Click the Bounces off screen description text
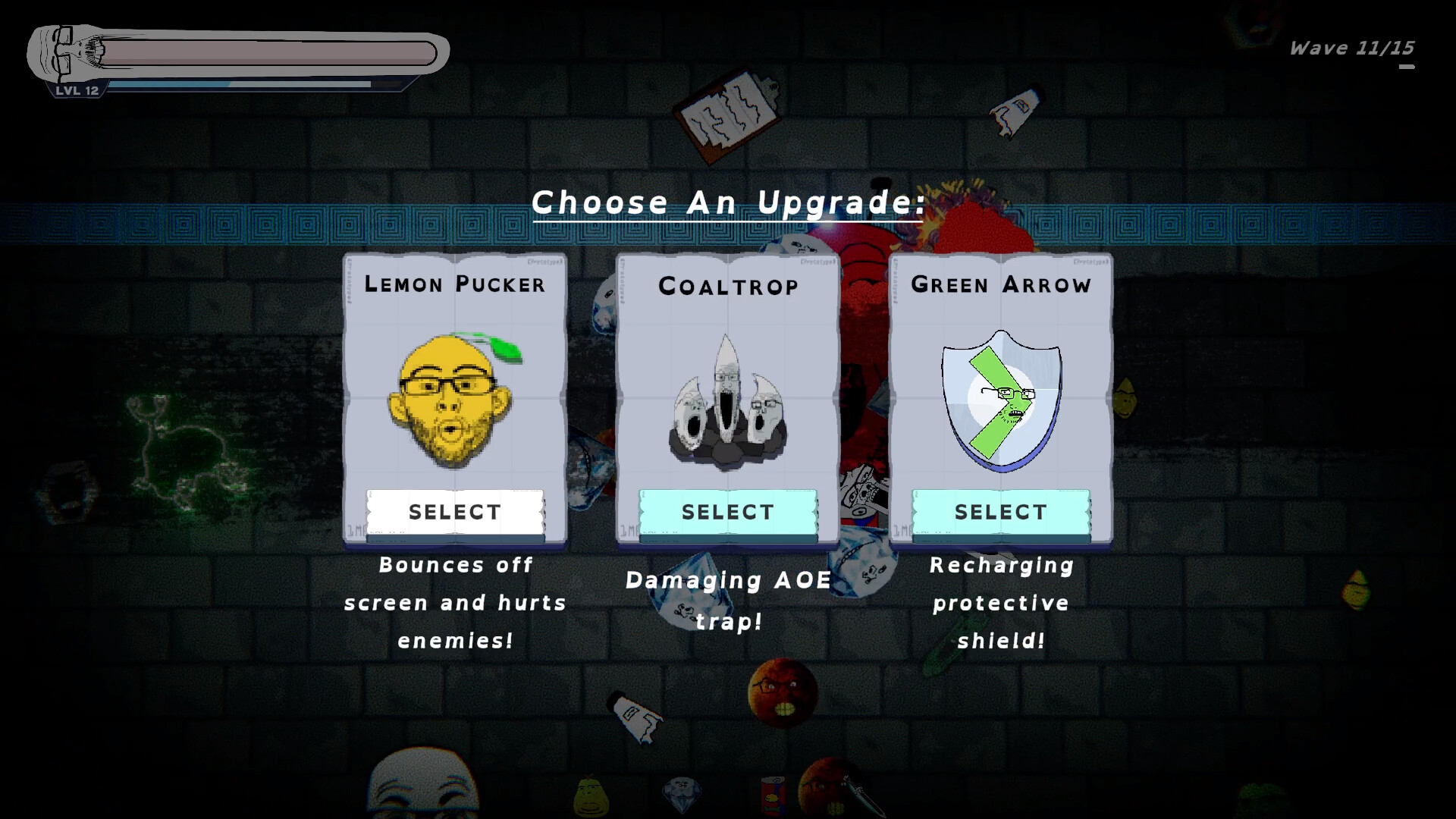Screen dimensions: 1456x819 click(453, 603)
